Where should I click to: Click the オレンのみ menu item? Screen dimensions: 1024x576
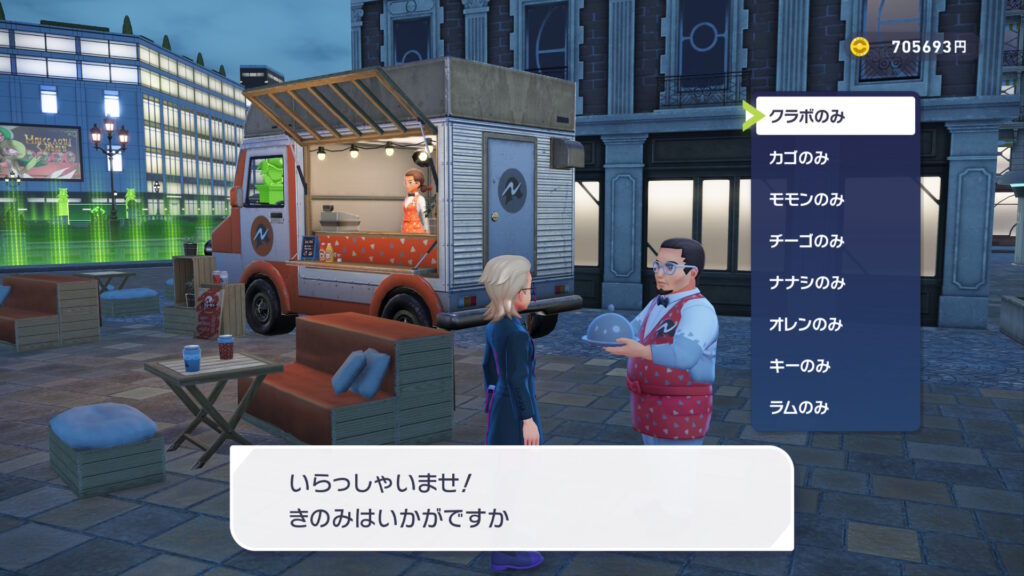(835, 324)
